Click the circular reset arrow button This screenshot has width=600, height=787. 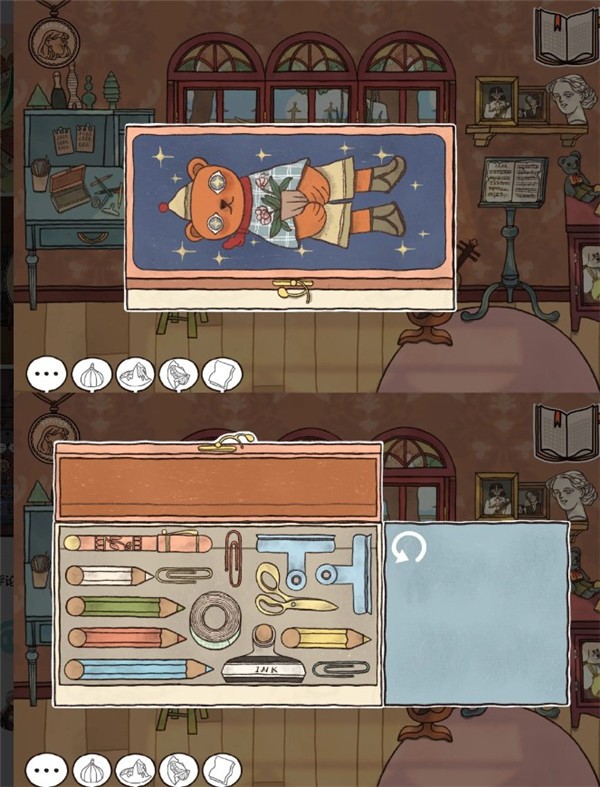pyautogui.click(x=409, y=548)
